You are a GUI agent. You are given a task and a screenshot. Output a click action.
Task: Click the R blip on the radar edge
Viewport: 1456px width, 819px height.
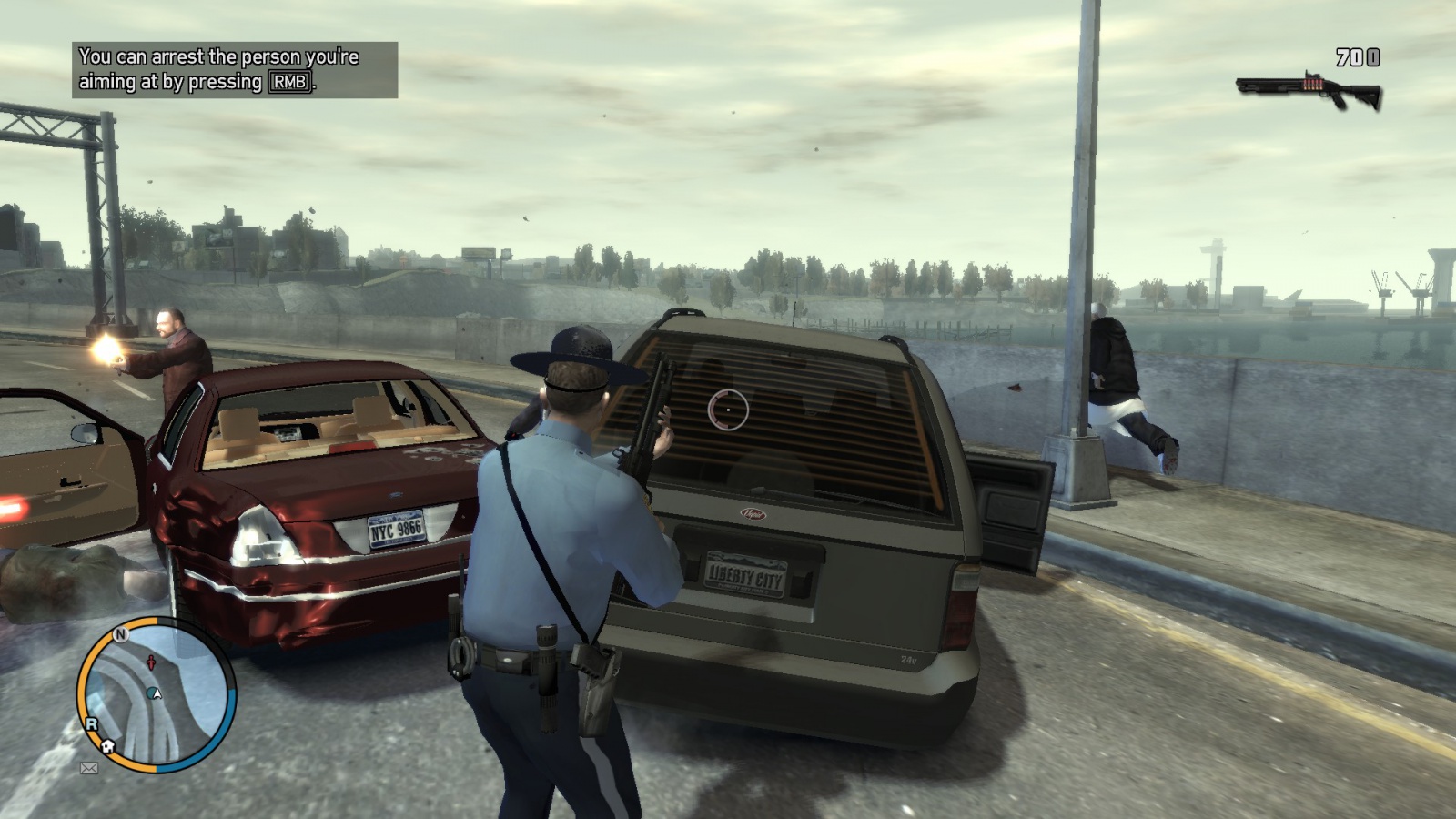[91, 724]
